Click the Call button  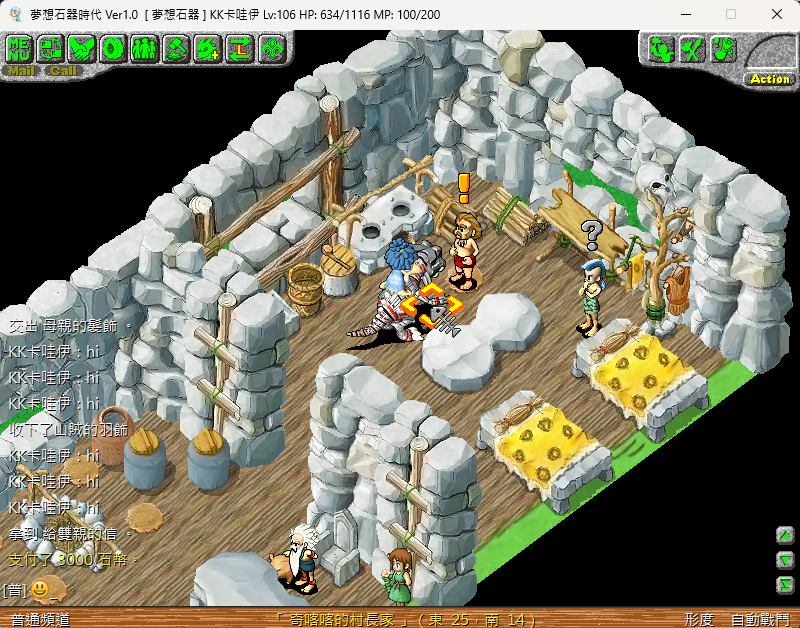pyautogui.click(x=63, y=71)
